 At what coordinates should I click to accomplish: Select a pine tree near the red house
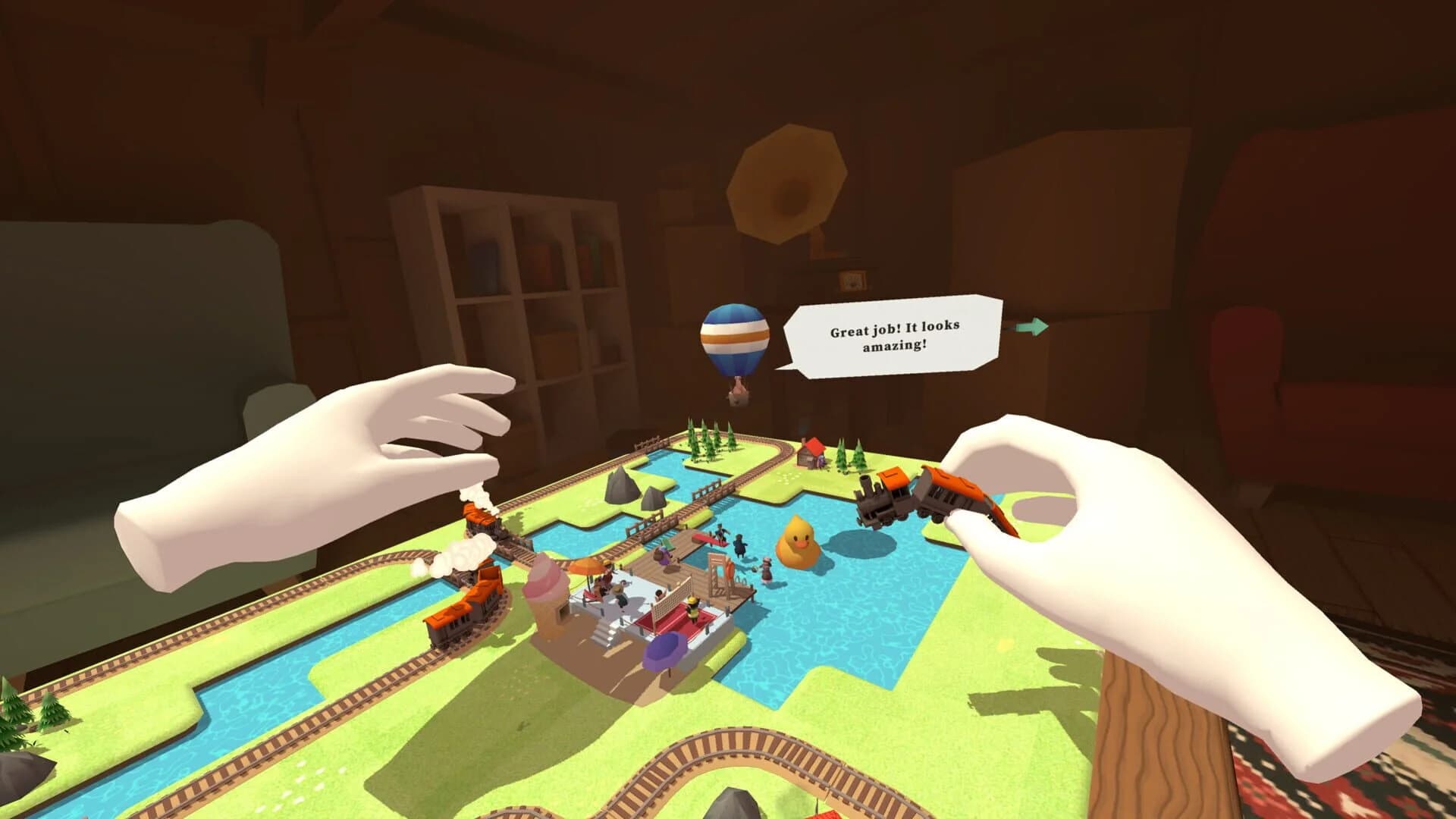point(840,457)
